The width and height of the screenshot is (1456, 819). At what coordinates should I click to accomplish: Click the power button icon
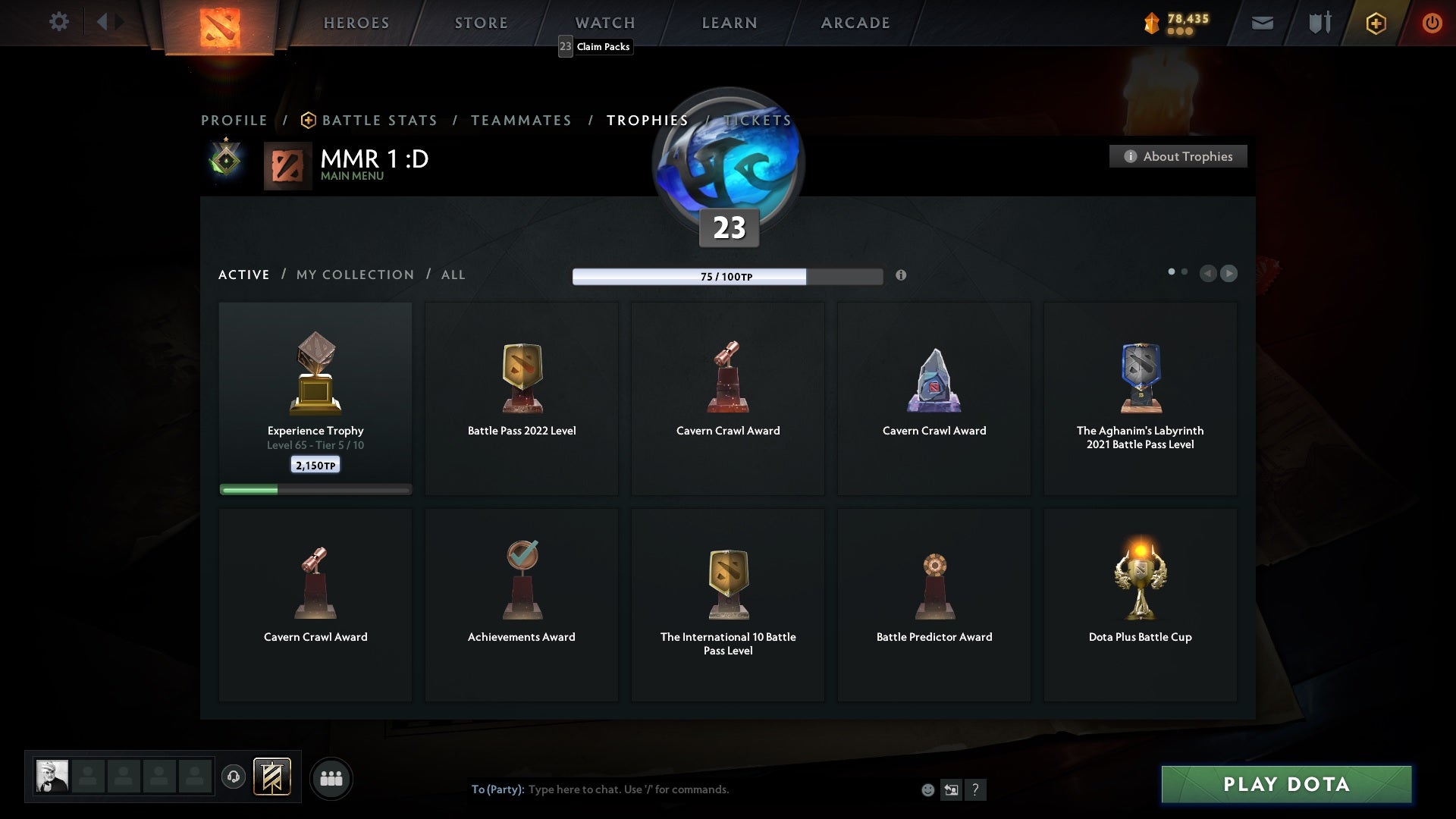point(1432,23)
